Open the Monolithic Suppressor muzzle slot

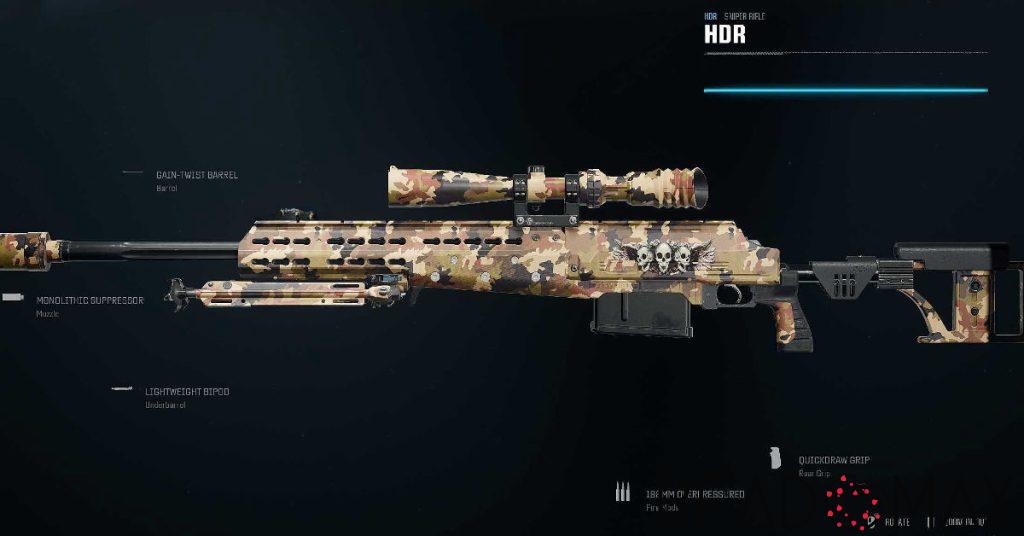click(x=89, y=300)
